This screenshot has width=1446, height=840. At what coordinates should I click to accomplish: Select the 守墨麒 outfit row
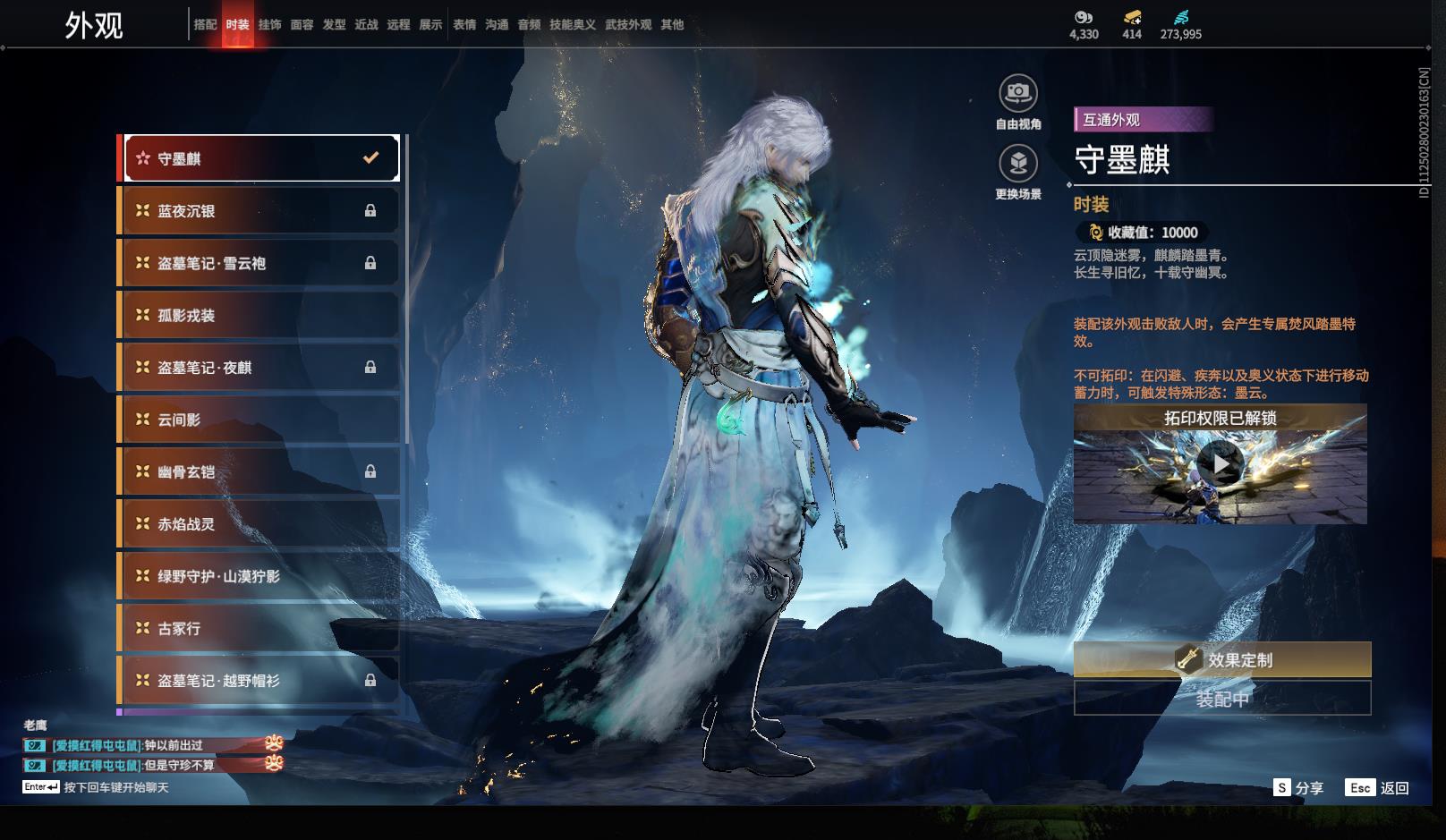click(x=260, y=158)
